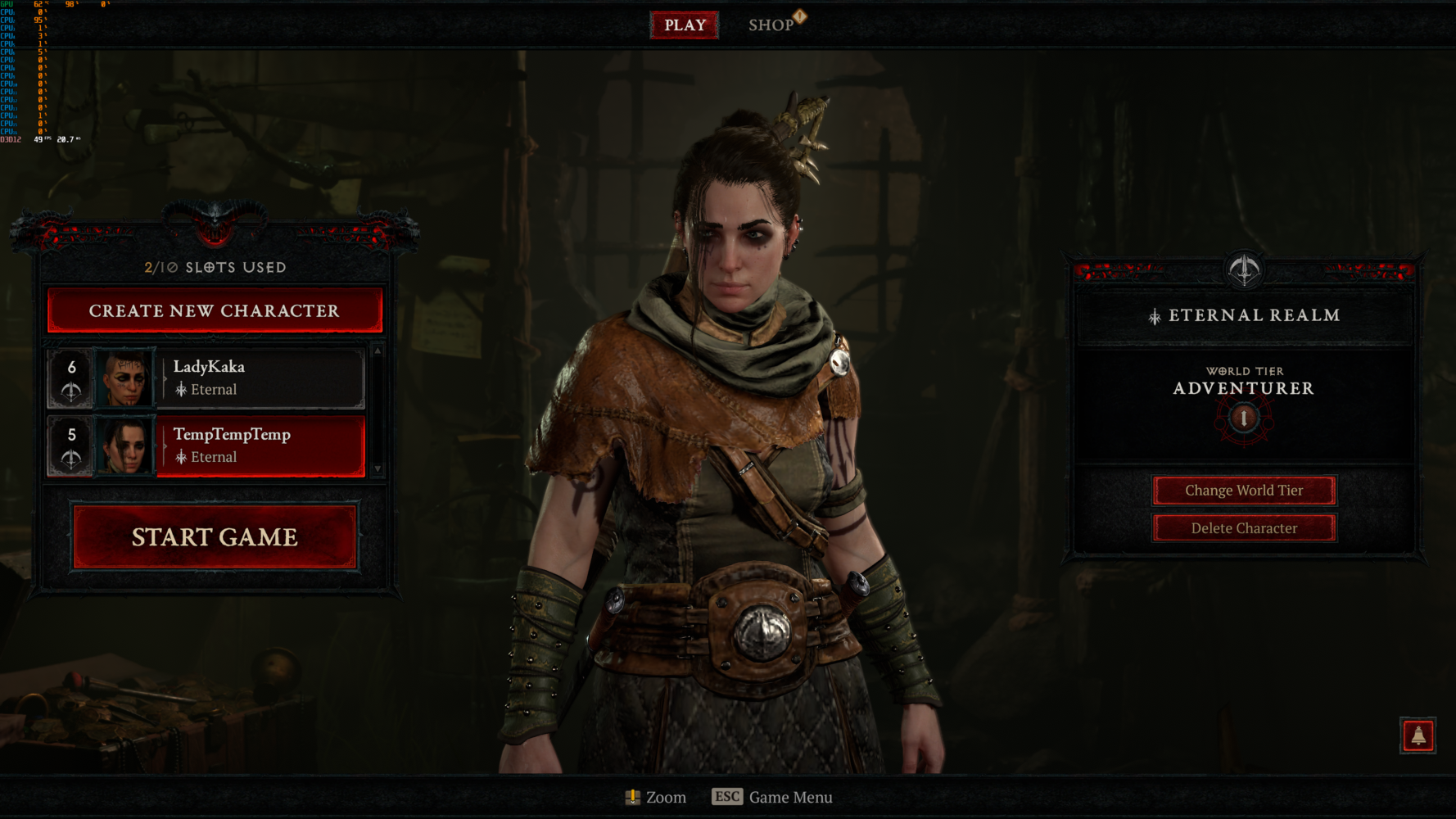Image resolution: width=1456 pixels, height=819 pixels.
Task: Open the SHOP tab
Action: [x=771, y=25]
